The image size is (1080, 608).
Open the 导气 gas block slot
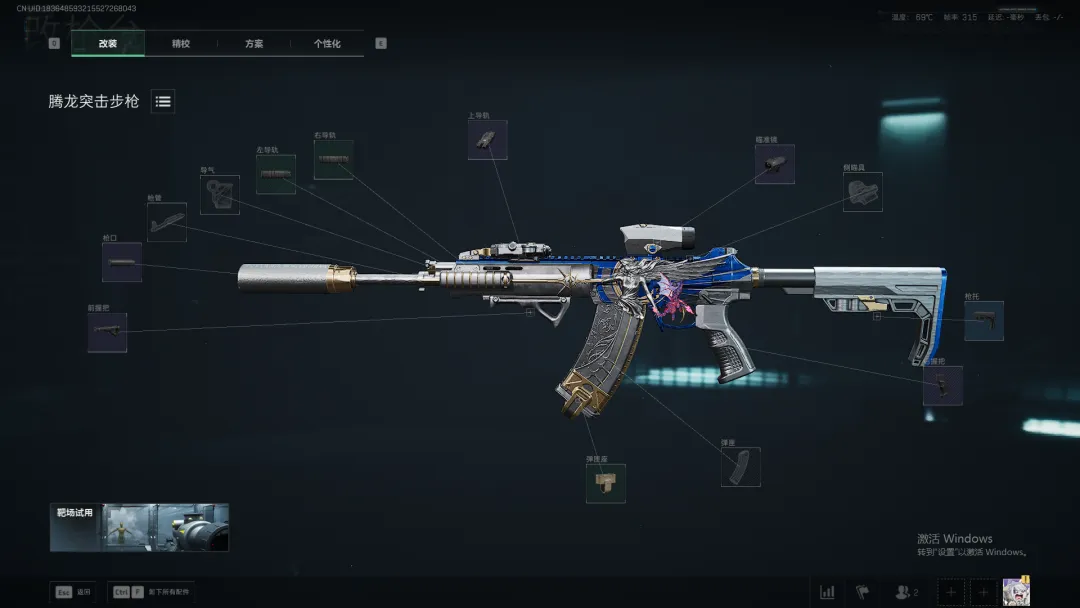pos(220,195)
